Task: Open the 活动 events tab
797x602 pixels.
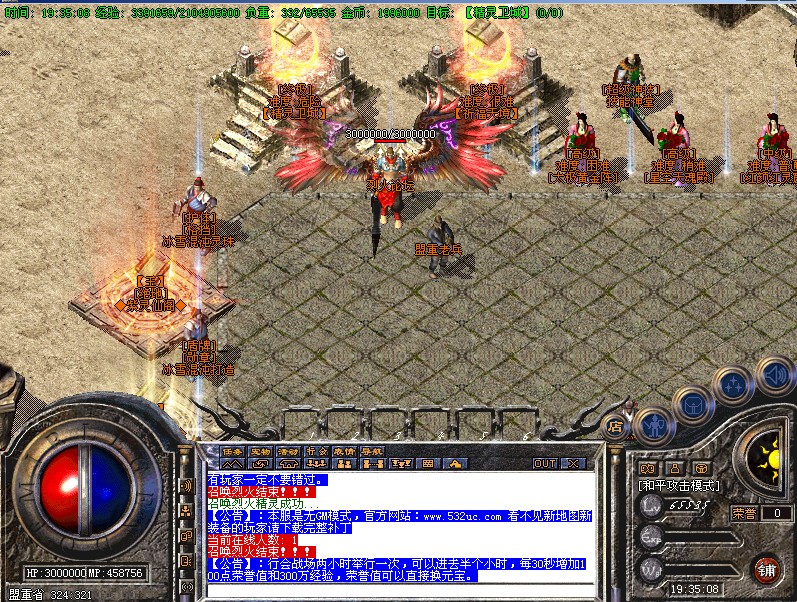Action: pos(288,450)
